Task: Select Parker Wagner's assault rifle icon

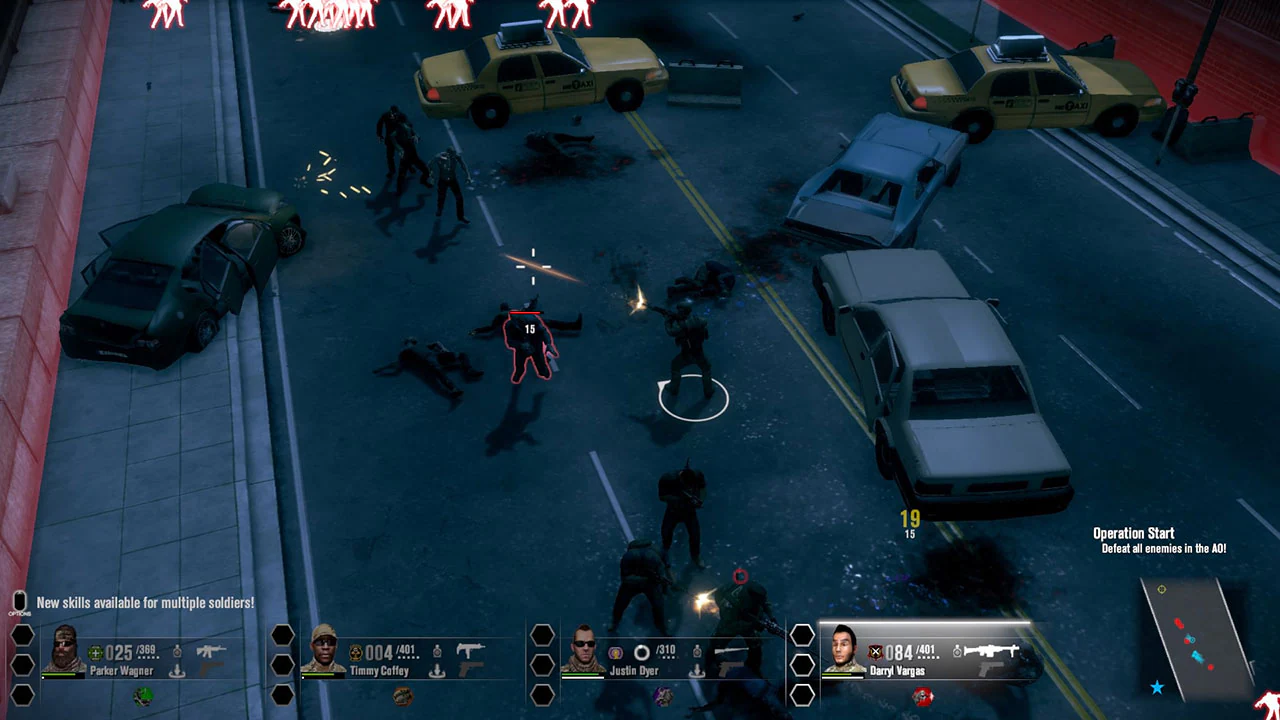Action: point(213,649)
